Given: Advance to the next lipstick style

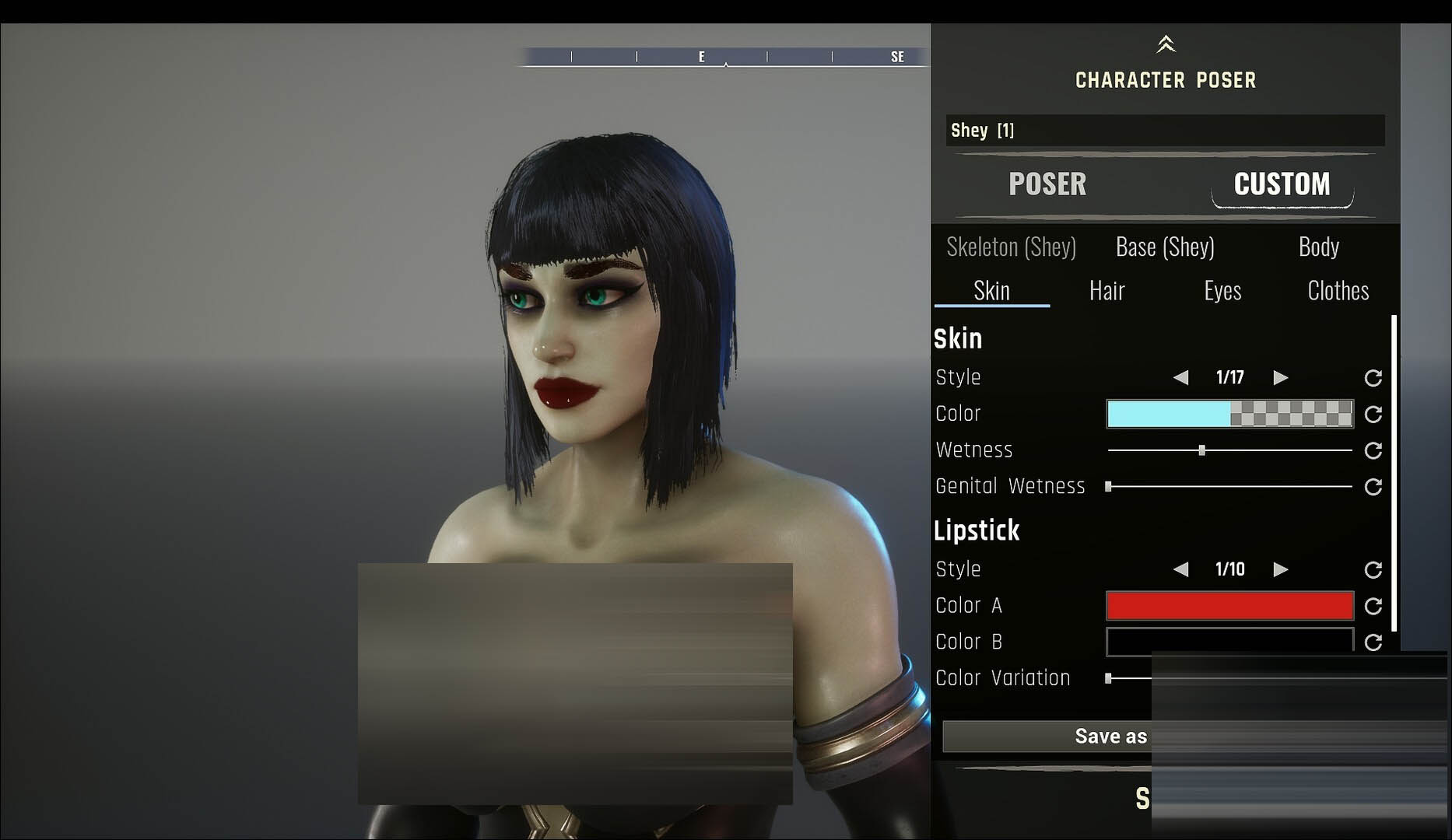Looking at the screenshot, I should pos(1280,570).
